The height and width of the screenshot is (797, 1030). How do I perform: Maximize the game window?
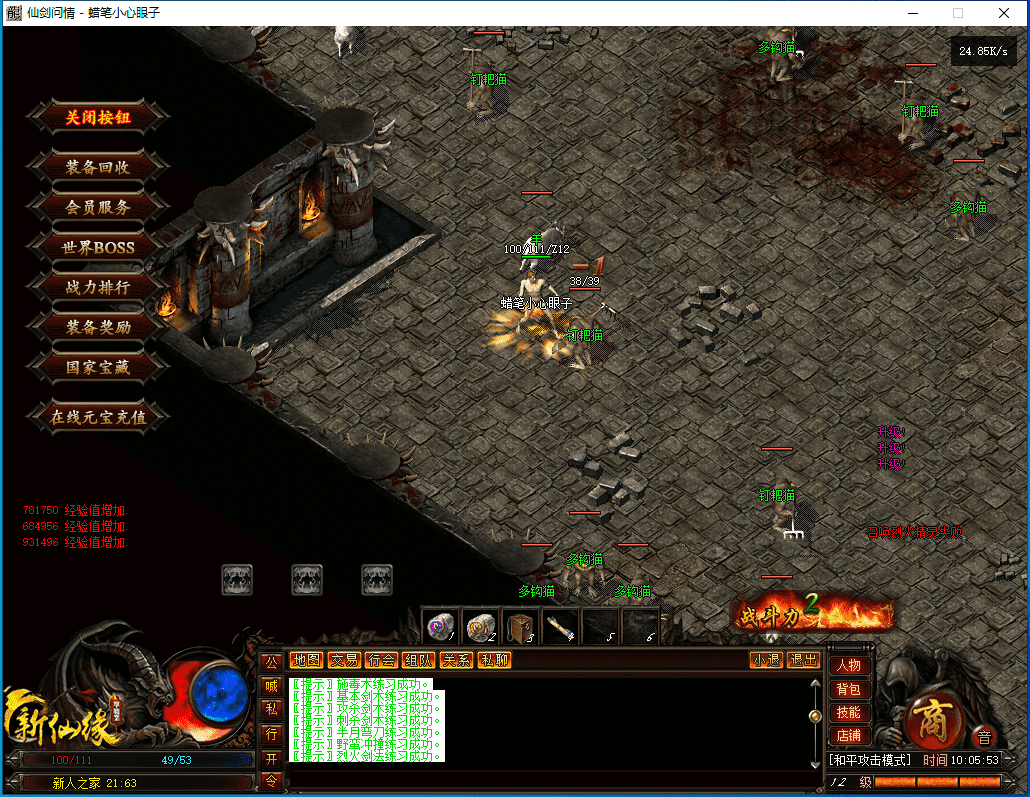958,13
